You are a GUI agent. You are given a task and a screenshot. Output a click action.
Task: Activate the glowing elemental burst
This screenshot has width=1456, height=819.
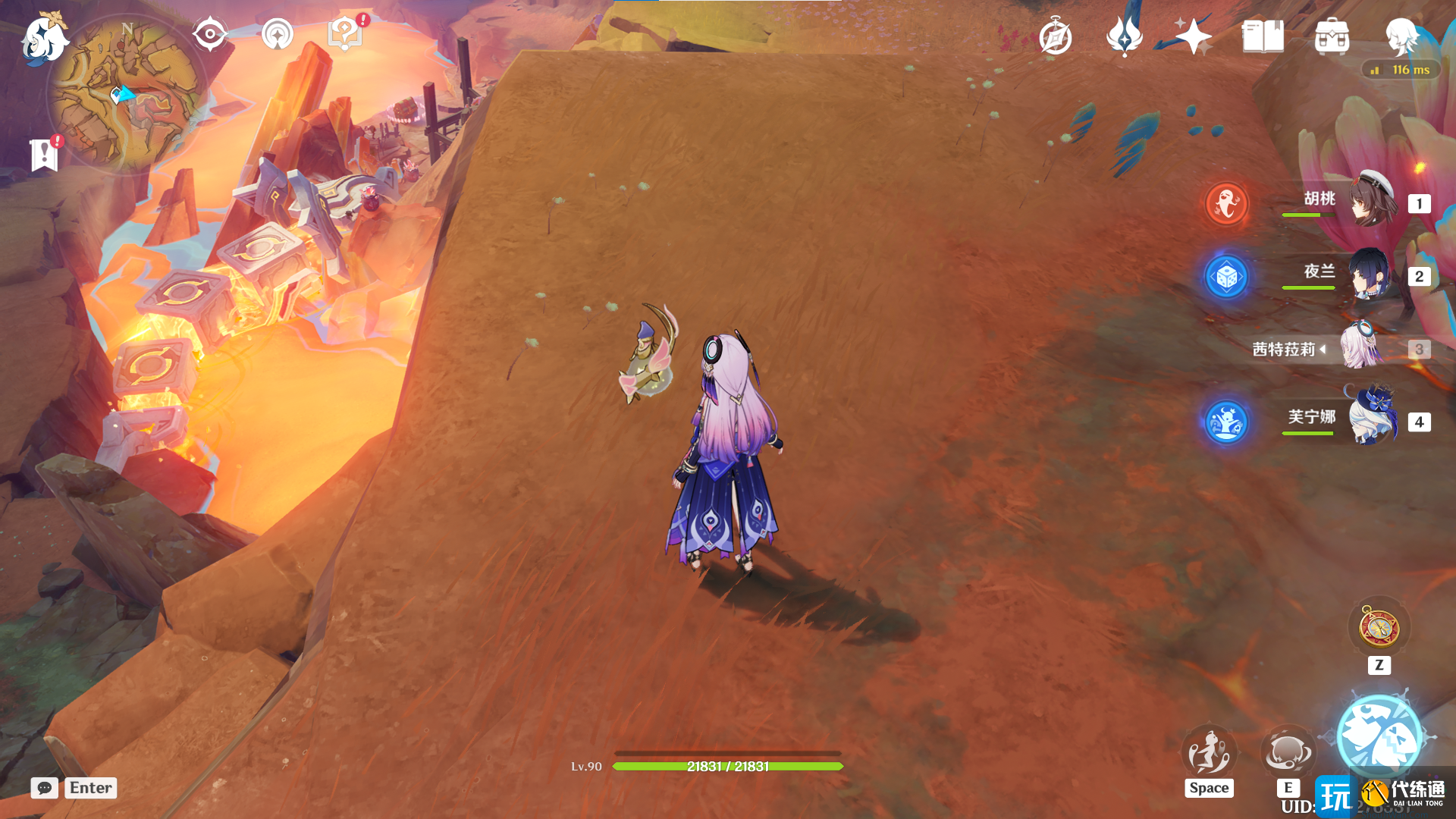pos(1379,736)
